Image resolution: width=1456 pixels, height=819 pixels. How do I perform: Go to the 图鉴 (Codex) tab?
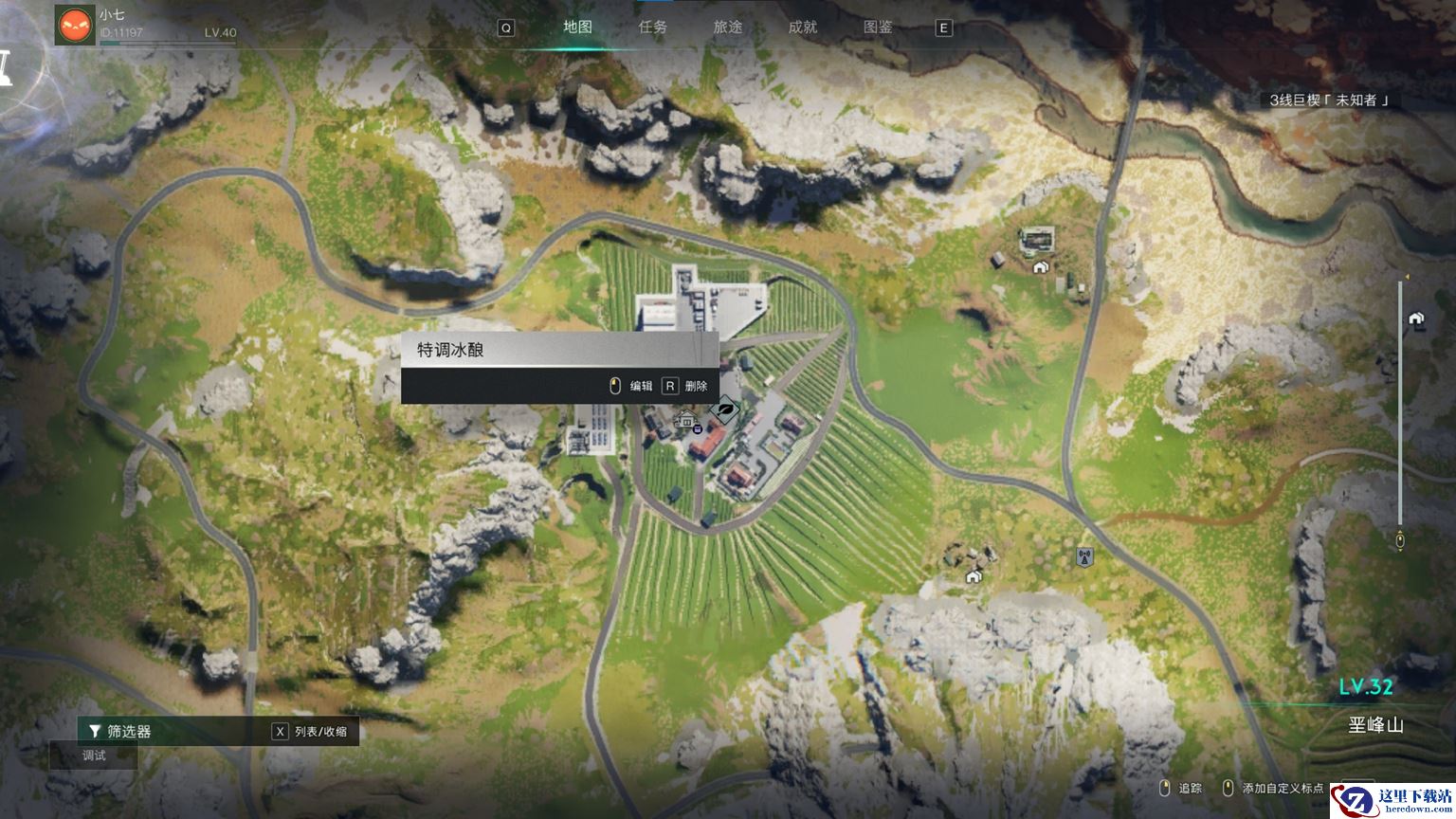coord(878,27)
